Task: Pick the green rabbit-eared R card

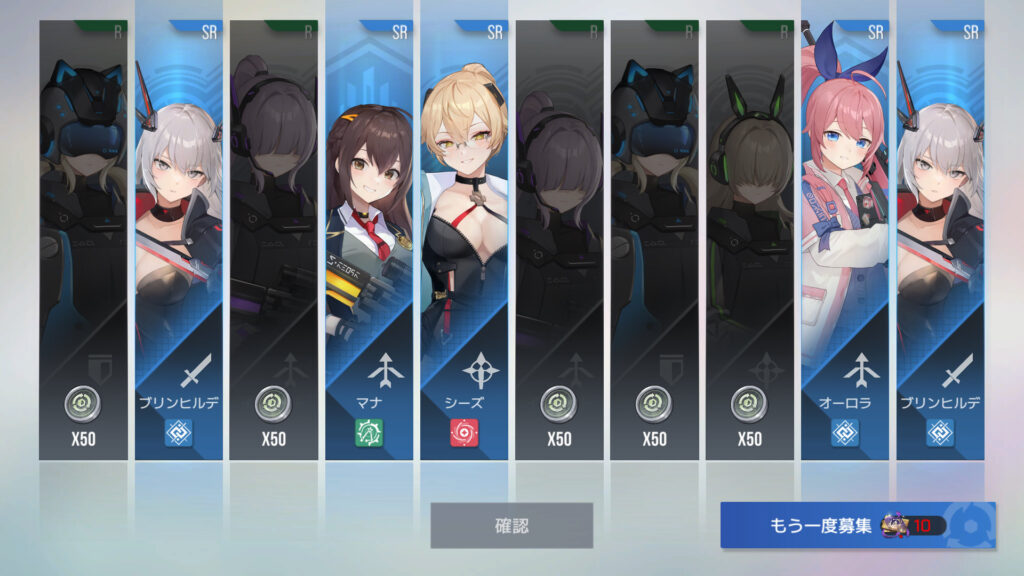Action: click(749, 240)
